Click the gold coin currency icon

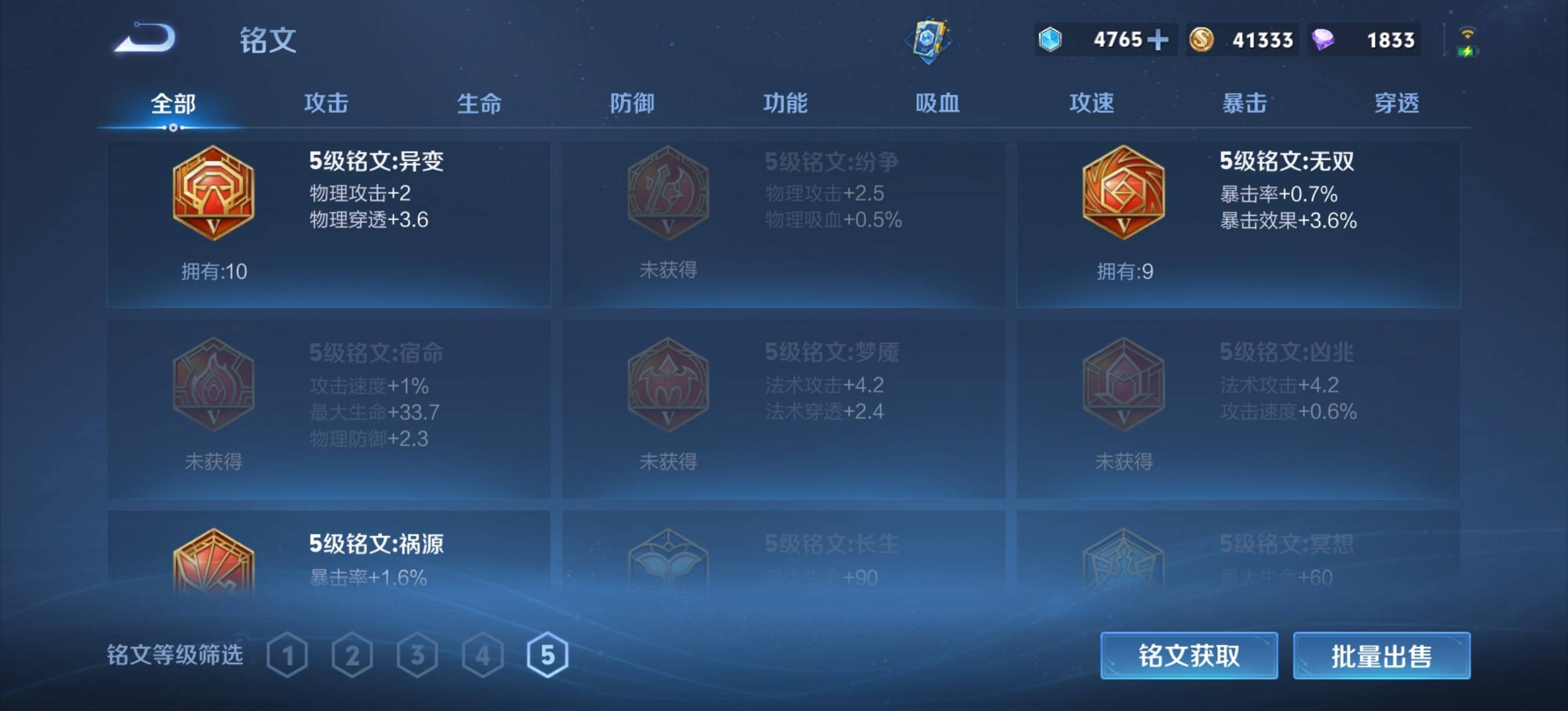pyautogui.click(x=1200, y=39)
